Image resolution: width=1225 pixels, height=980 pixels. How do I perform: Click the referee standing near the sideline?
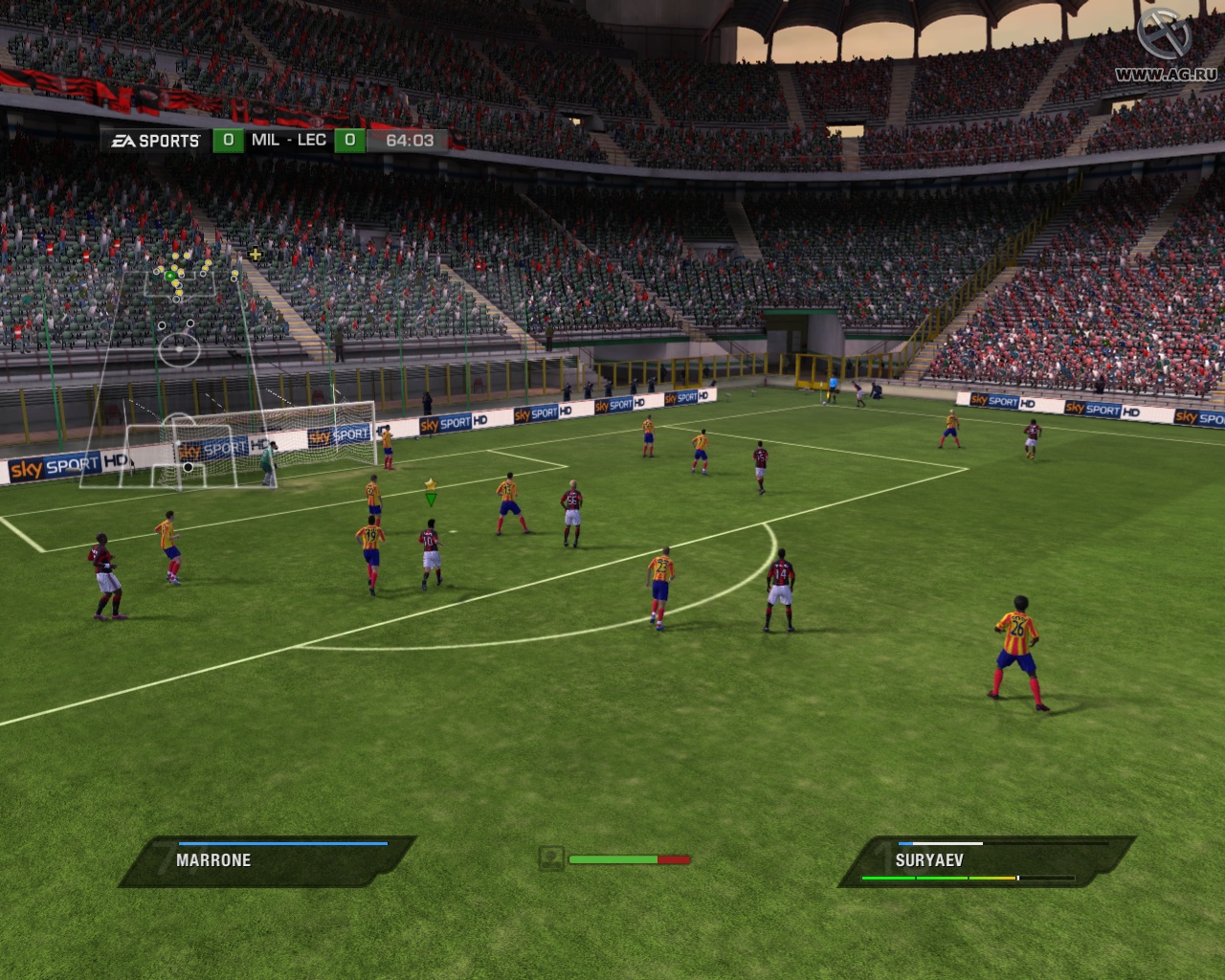coord(833,388)
